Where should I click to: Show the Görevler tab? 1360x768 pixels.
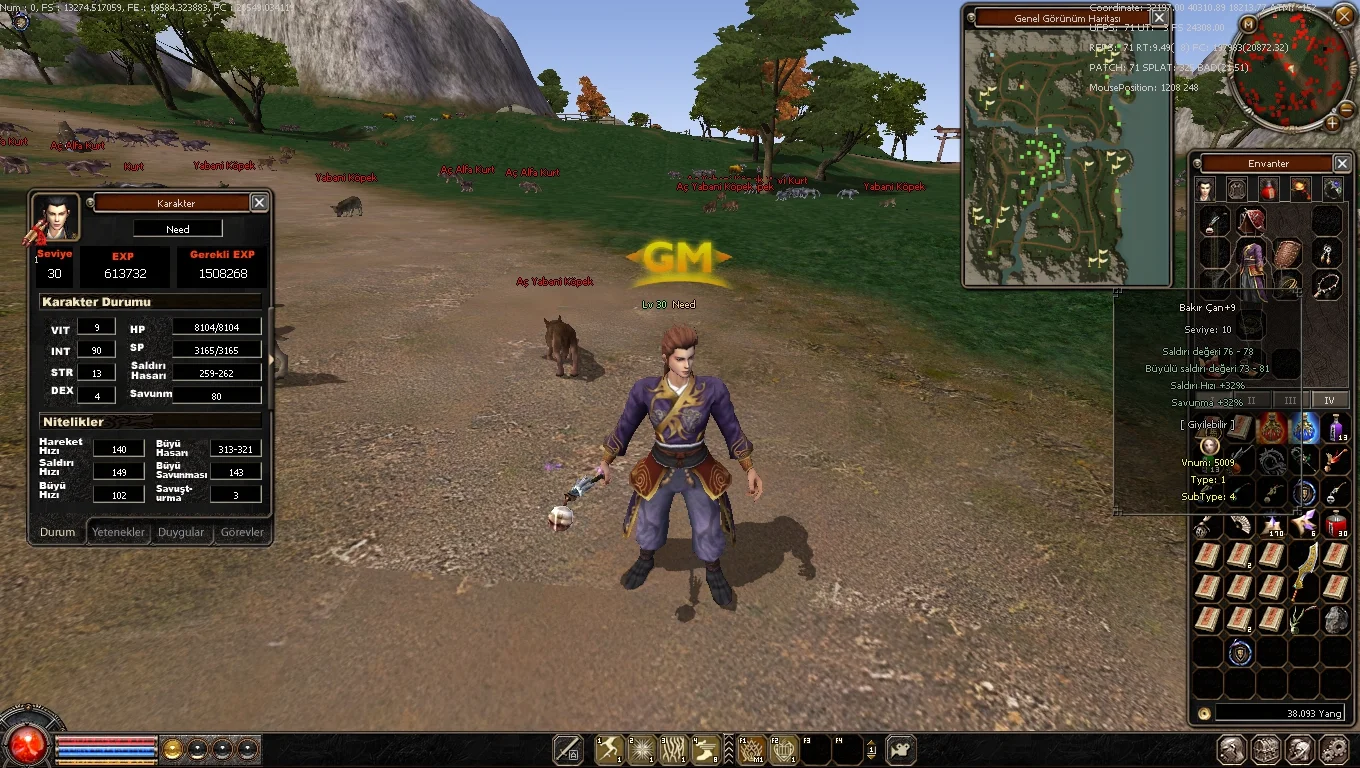(x=242, y=532)
